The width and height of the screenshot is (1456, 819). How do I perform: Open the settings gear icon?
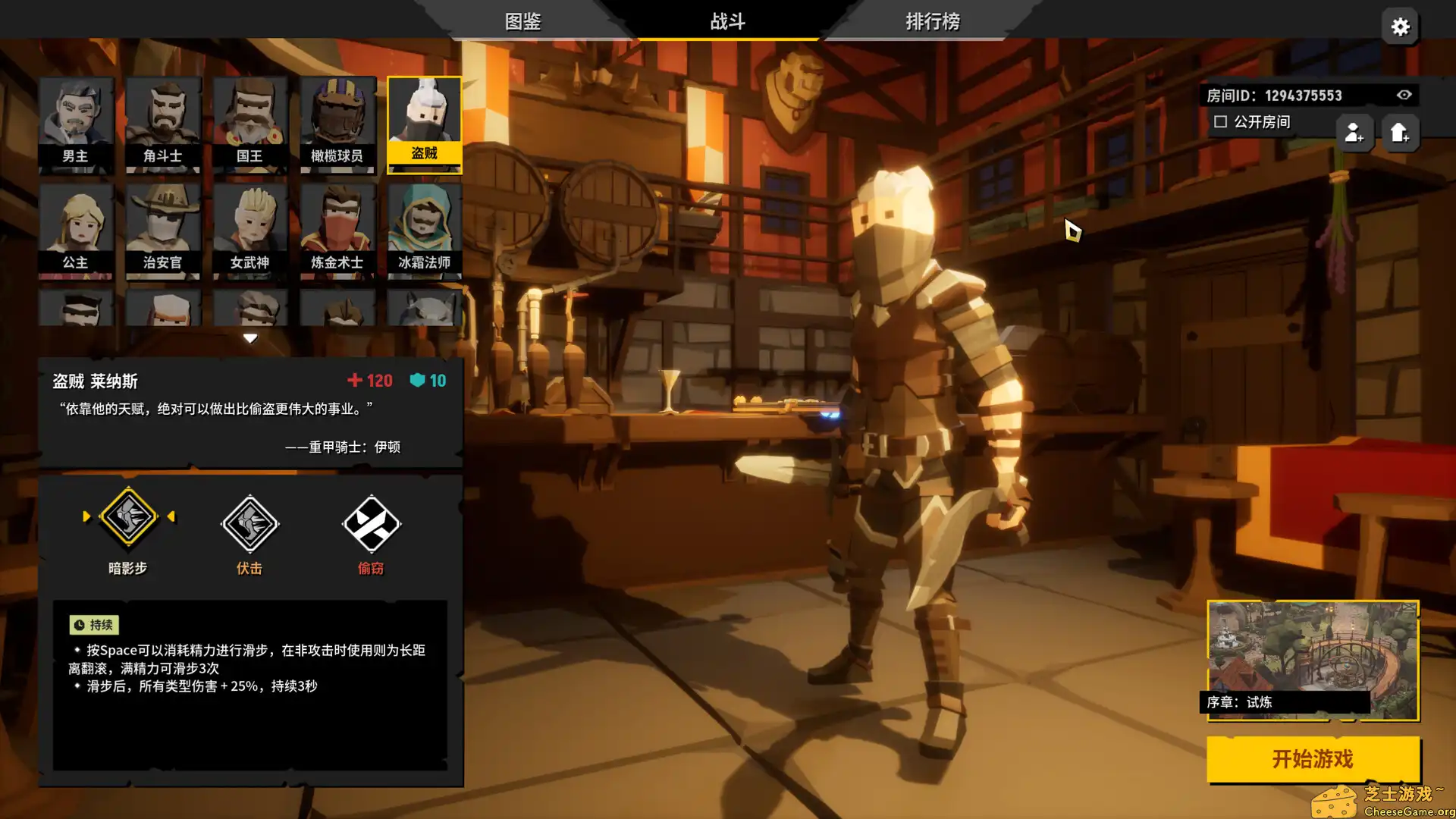[1400, 26]
